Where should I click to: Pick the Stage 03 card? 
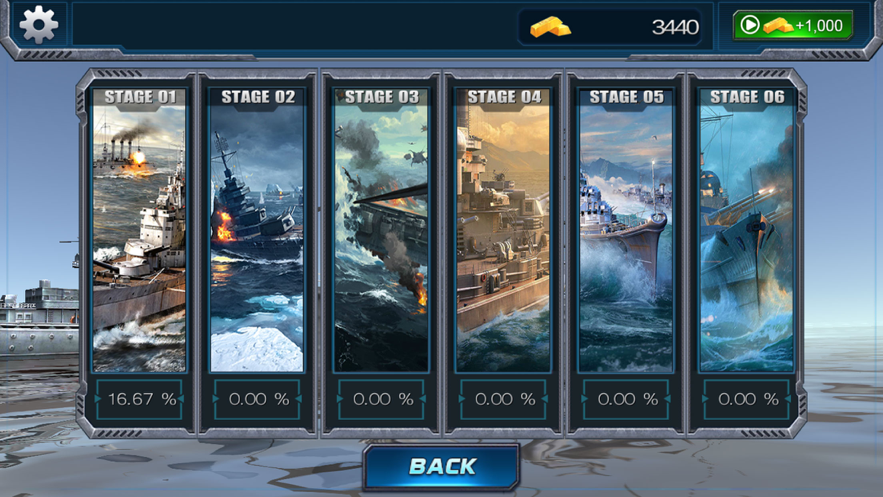pyautogui.click(x=381, y=240)
